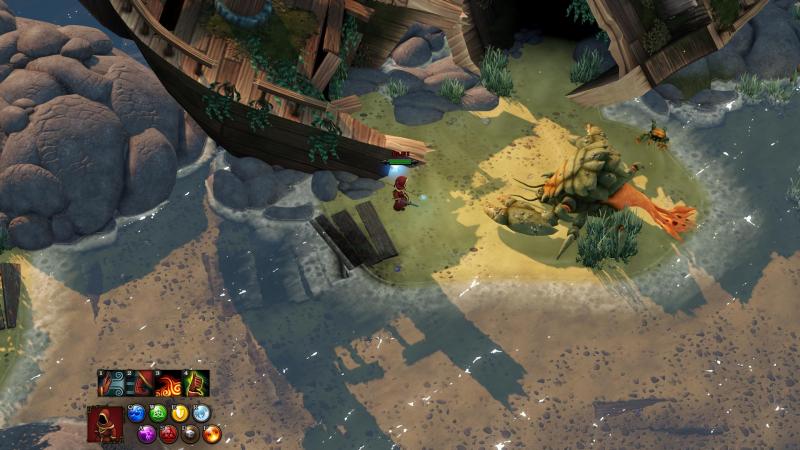Use the fiery swirl magick in slot 3
This screenshot has width=800, height=450.
[168, 384]
